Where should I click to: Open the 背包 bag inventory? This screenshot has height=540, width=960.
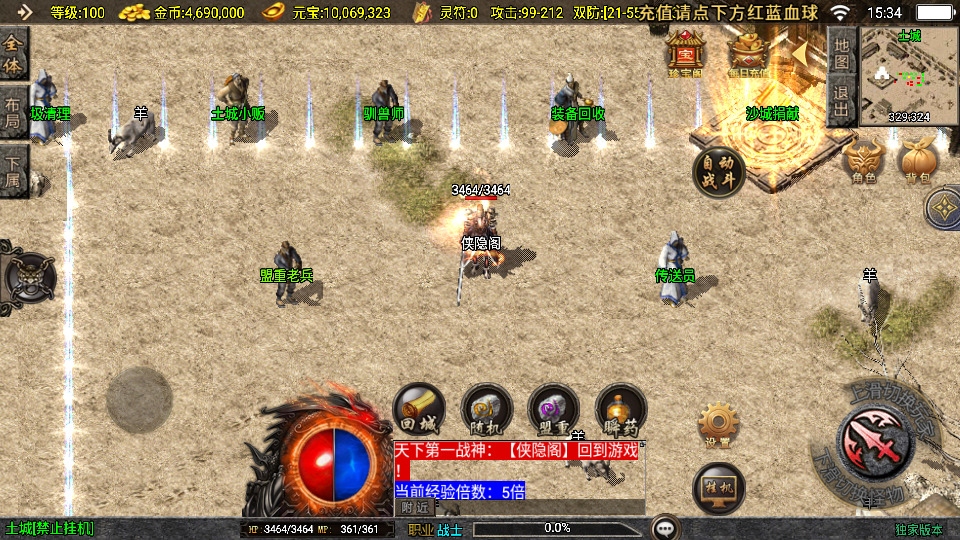coord(917,161)
